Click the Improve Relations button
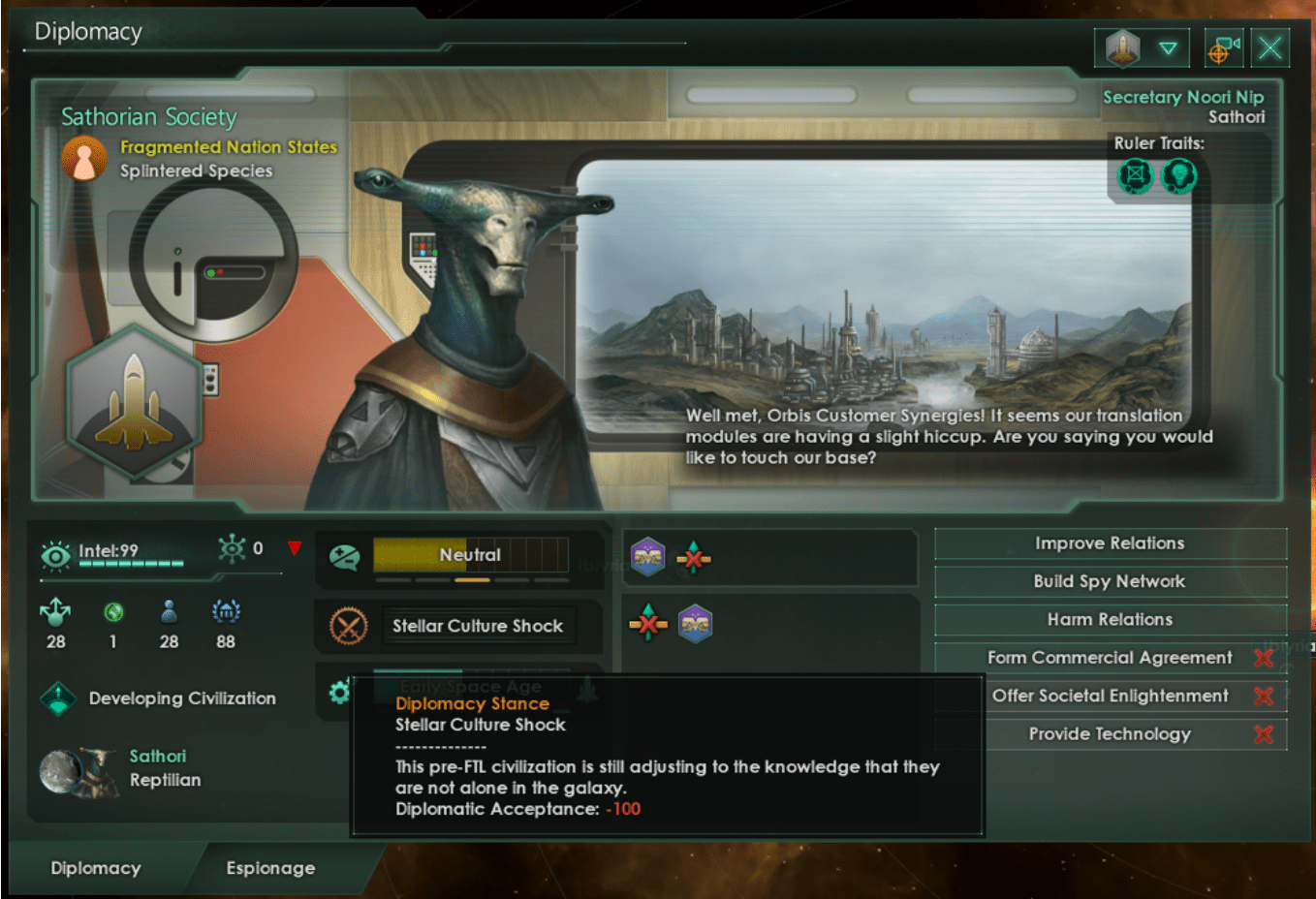This screenshot has width=1316, height=899. coord(1111,543)
